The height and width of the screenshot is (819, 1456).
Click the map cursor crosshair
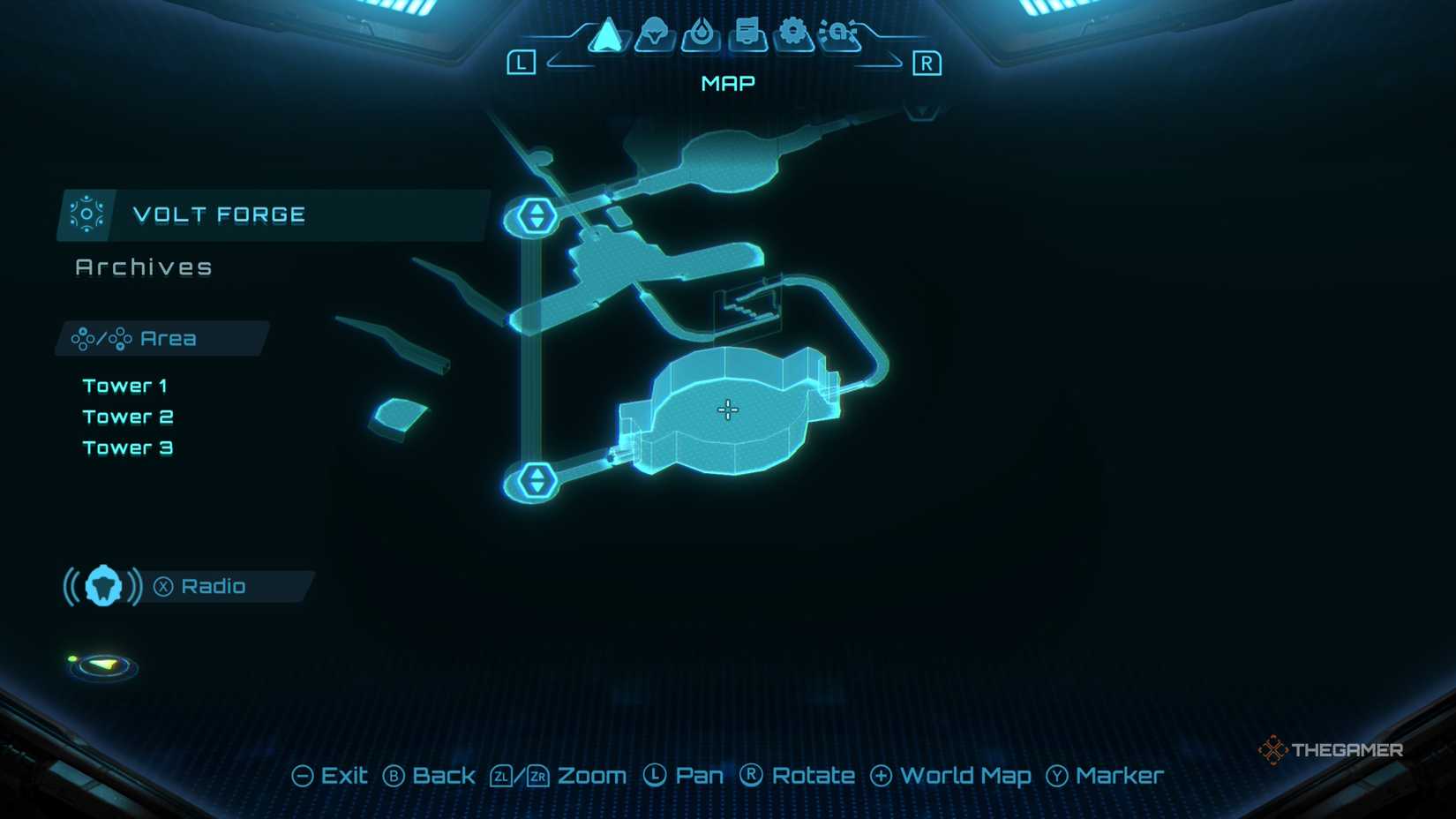727,409
